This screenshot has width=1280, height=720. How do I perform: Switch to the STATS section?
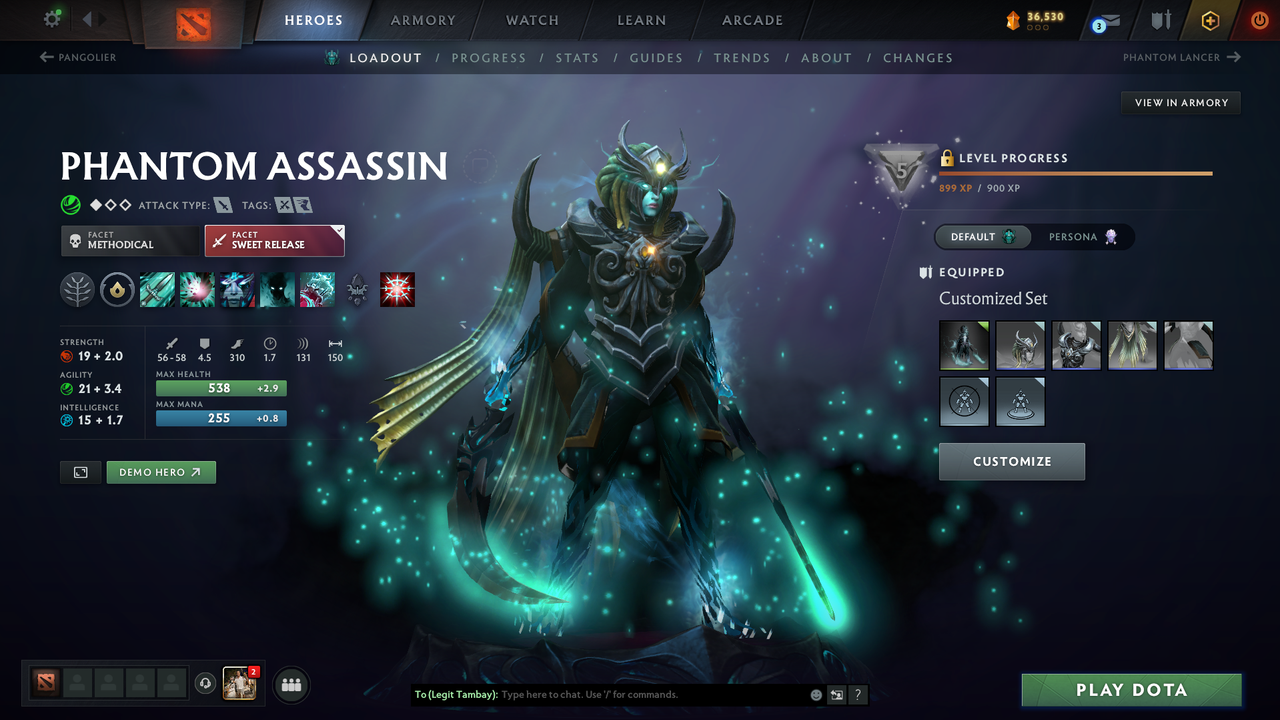577,57
